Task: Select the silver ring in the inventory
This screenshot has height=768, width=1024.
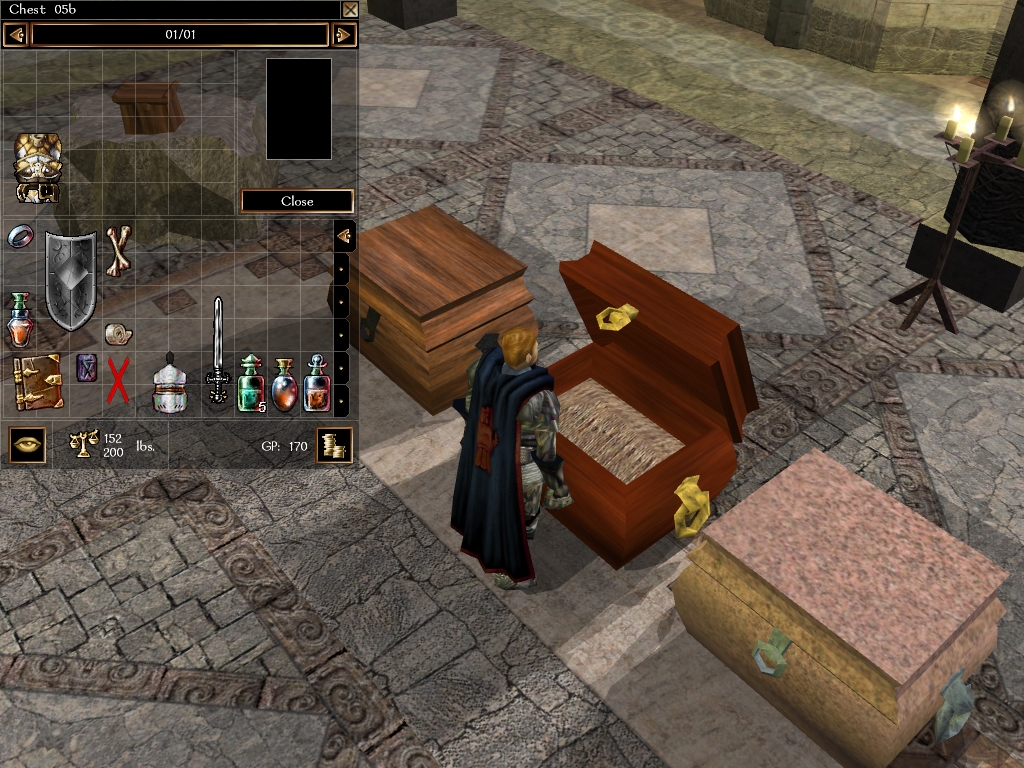Action: click(20, 237)
